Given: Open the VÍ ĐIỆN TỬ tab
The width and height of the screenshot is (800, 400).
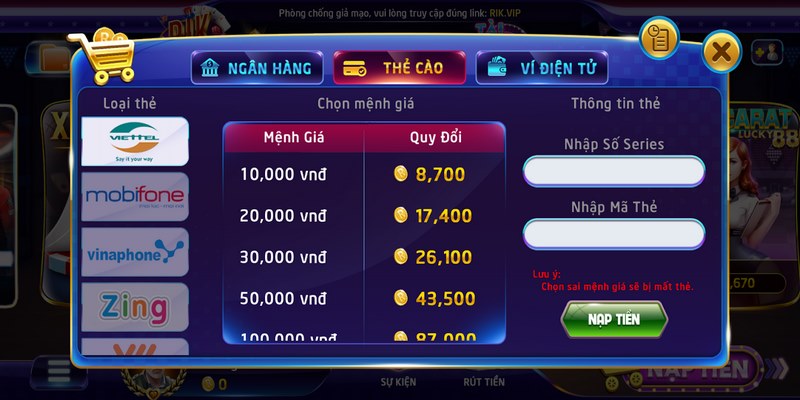Looking at the screenshot, I should [x=541, y=69].
